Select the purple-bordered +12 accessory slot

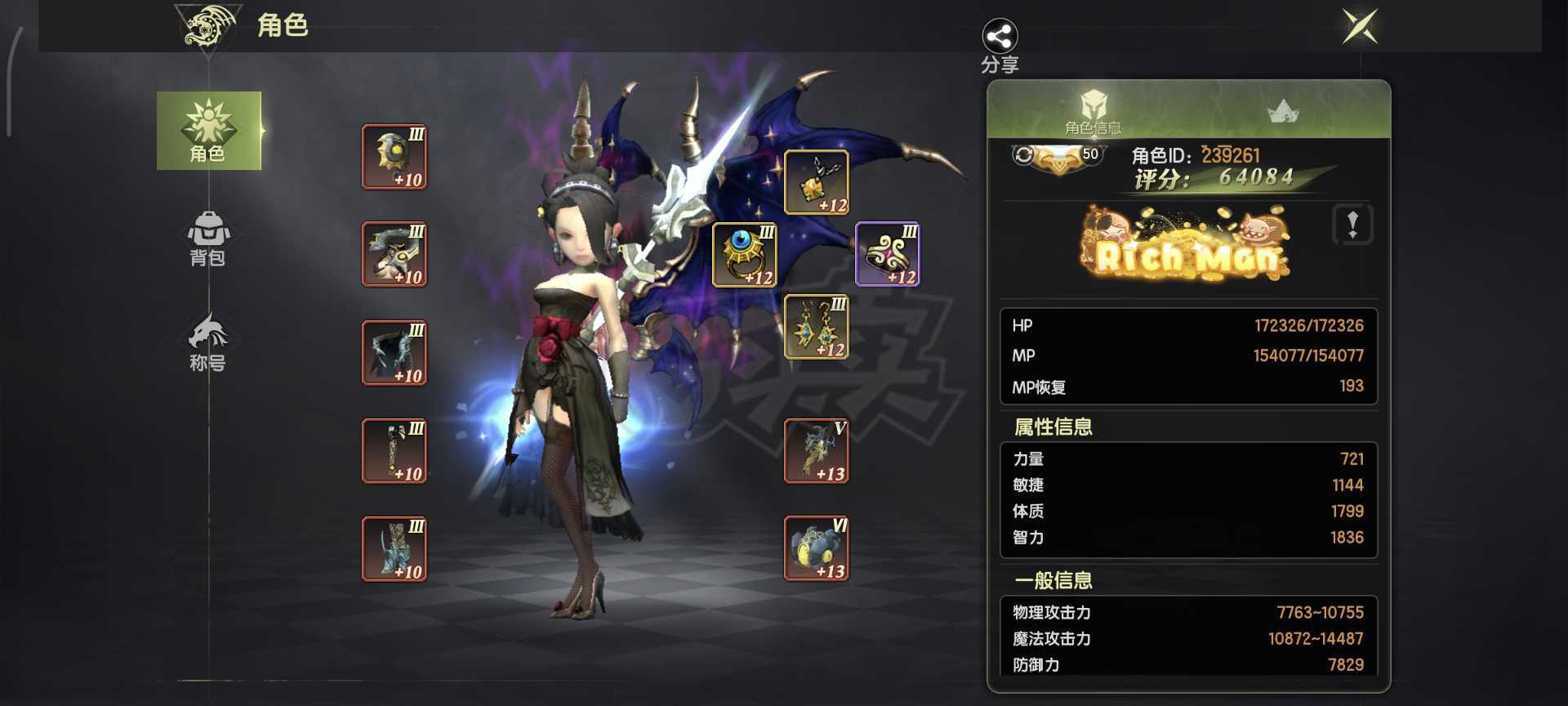tap(887, 255)
